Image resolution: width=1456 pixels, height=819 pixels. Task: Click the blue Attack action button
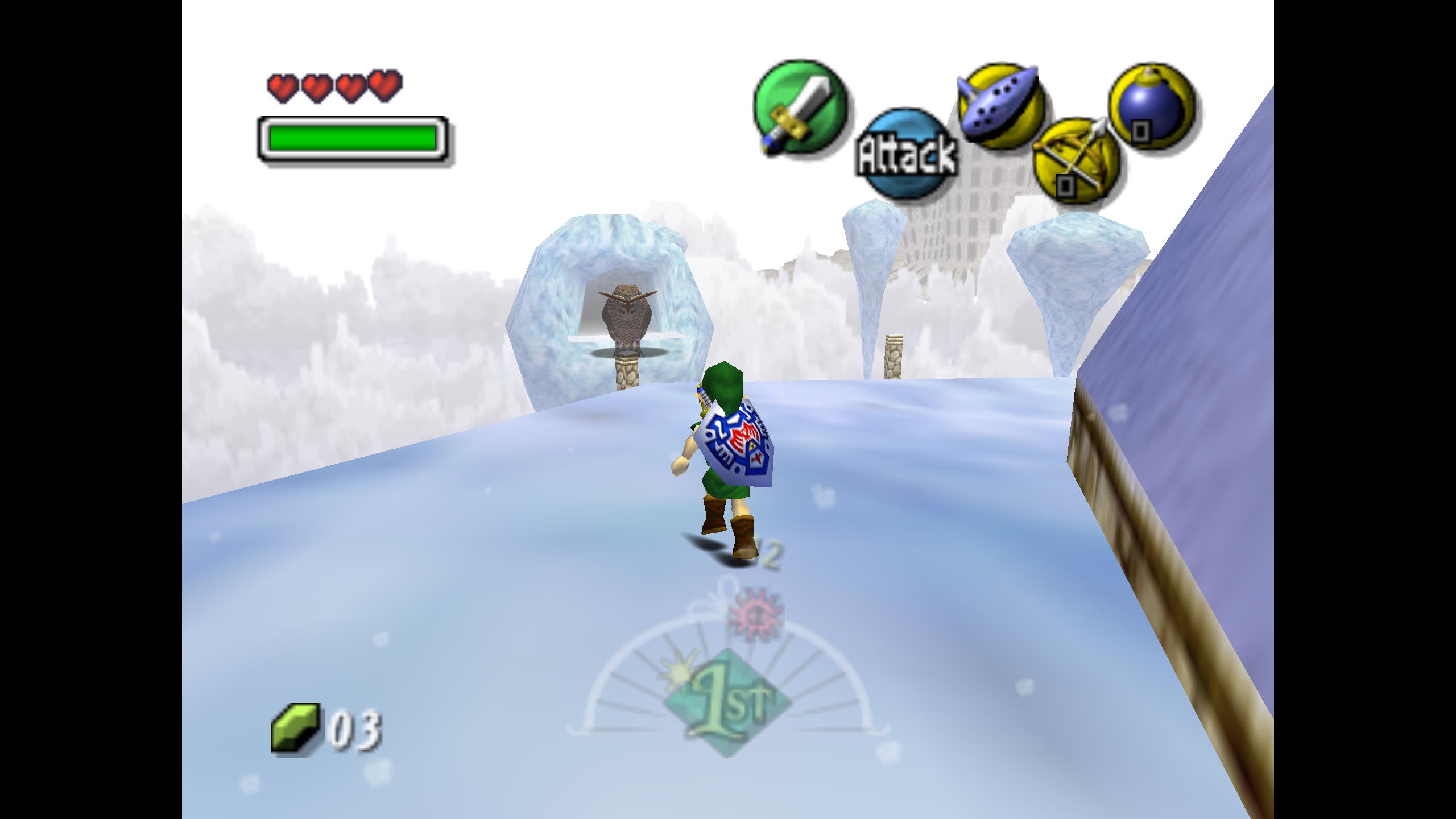coord(907,154)
